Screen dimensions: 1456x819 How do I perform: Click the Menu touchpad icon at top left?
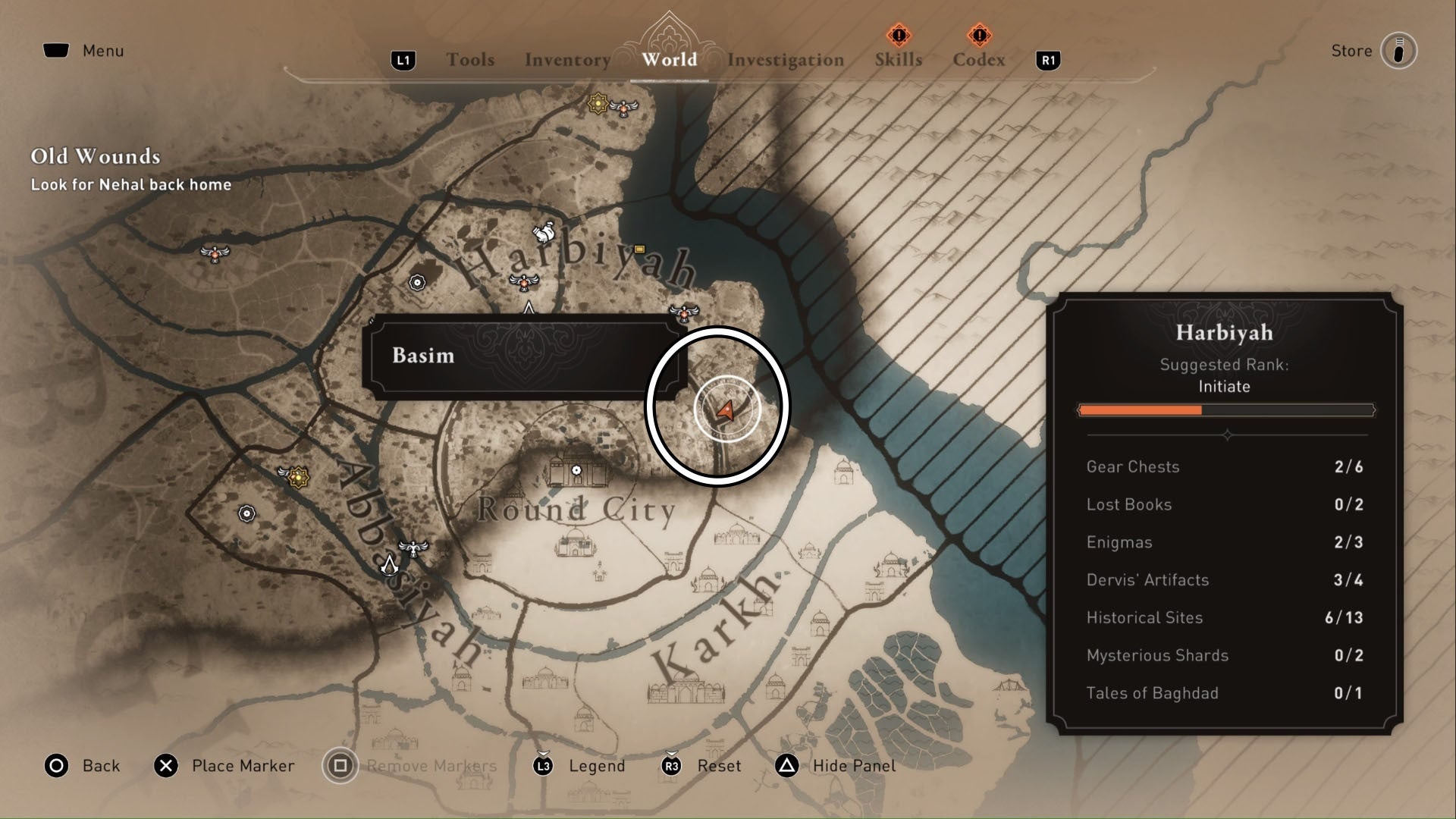57,50
